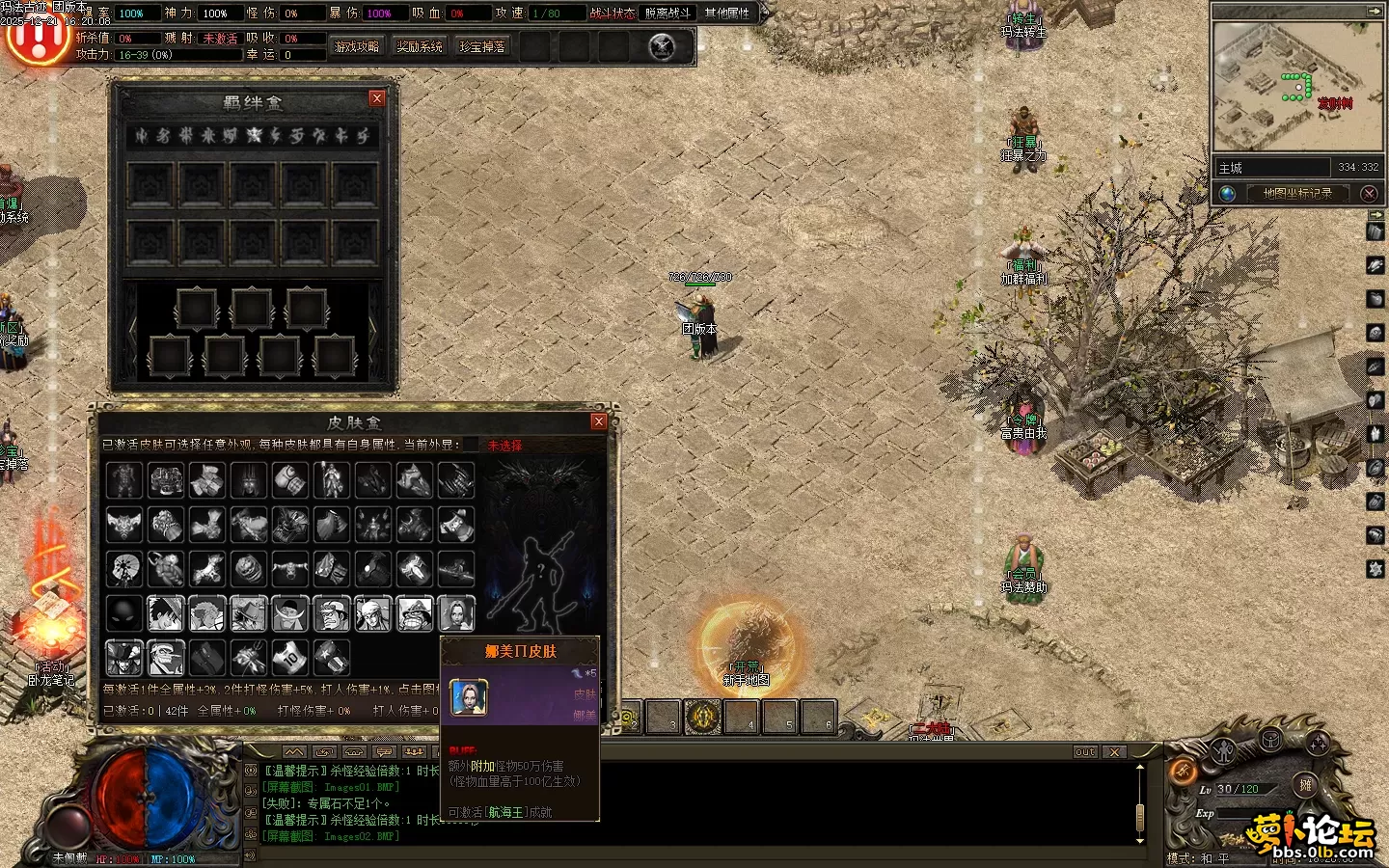
Task: Select the Nami skin portrait in the grid
Action: (456, 613)
